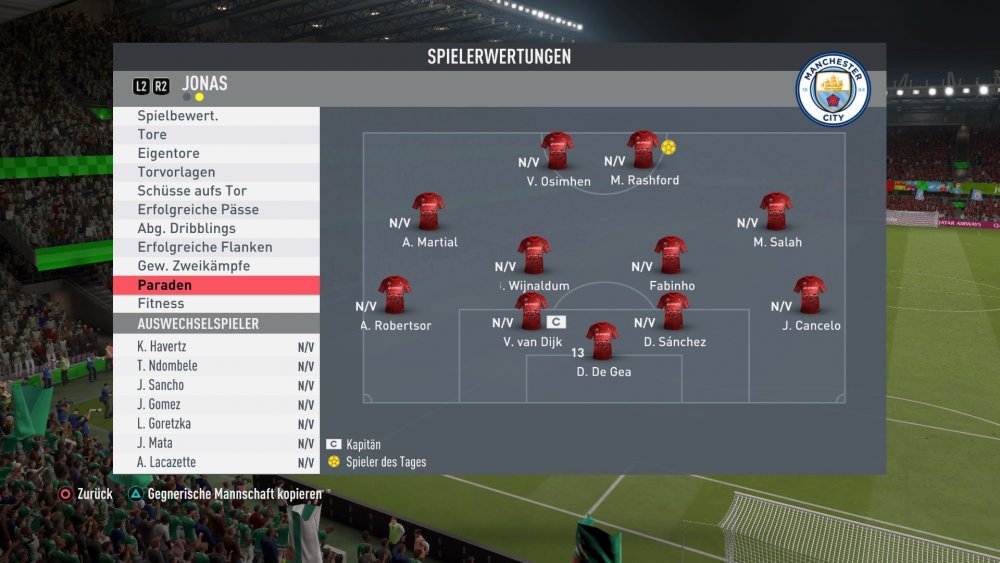
Task: Switch to Erfolgreiche Pässe stats
Action: tap(216, 210)
